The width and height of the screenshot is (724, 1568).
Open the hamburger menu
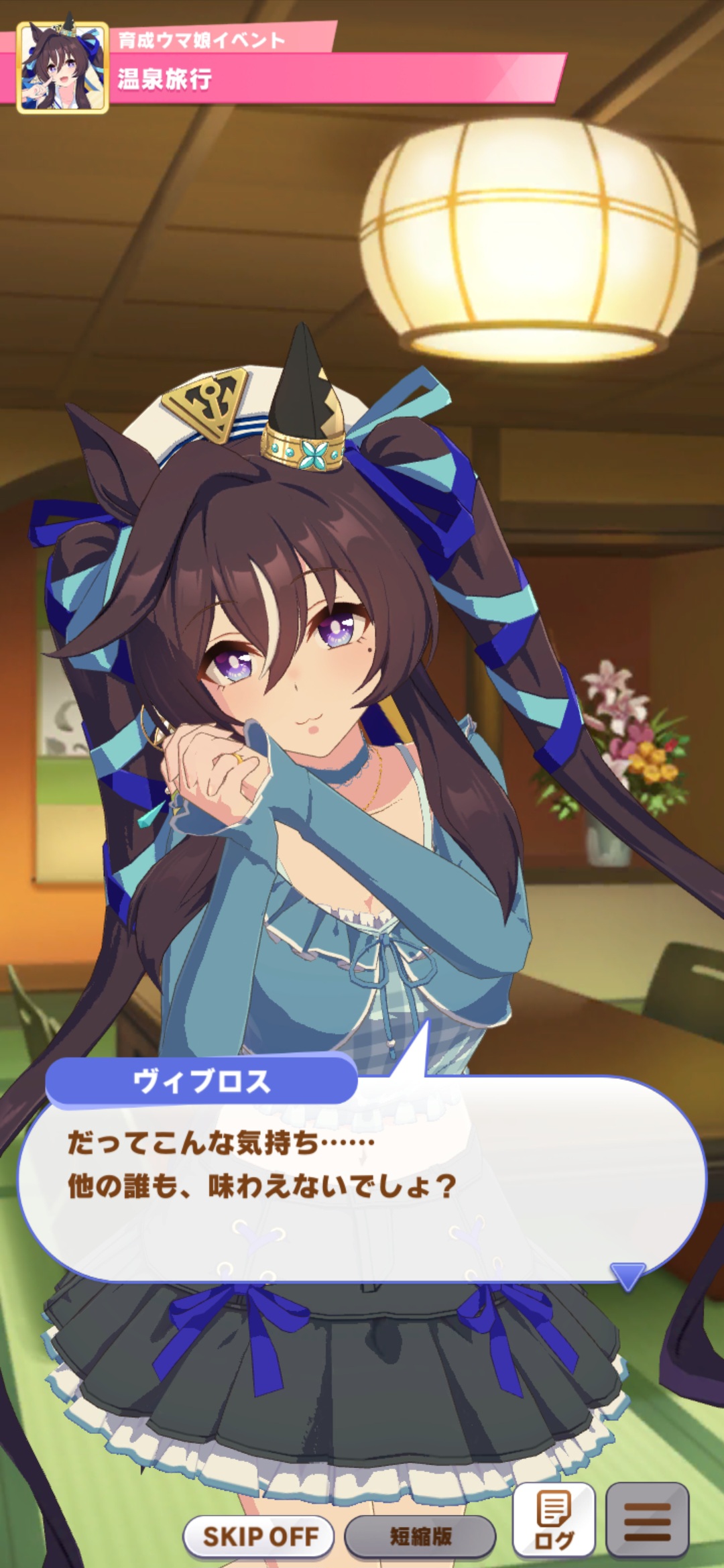tap(647, 1520)
